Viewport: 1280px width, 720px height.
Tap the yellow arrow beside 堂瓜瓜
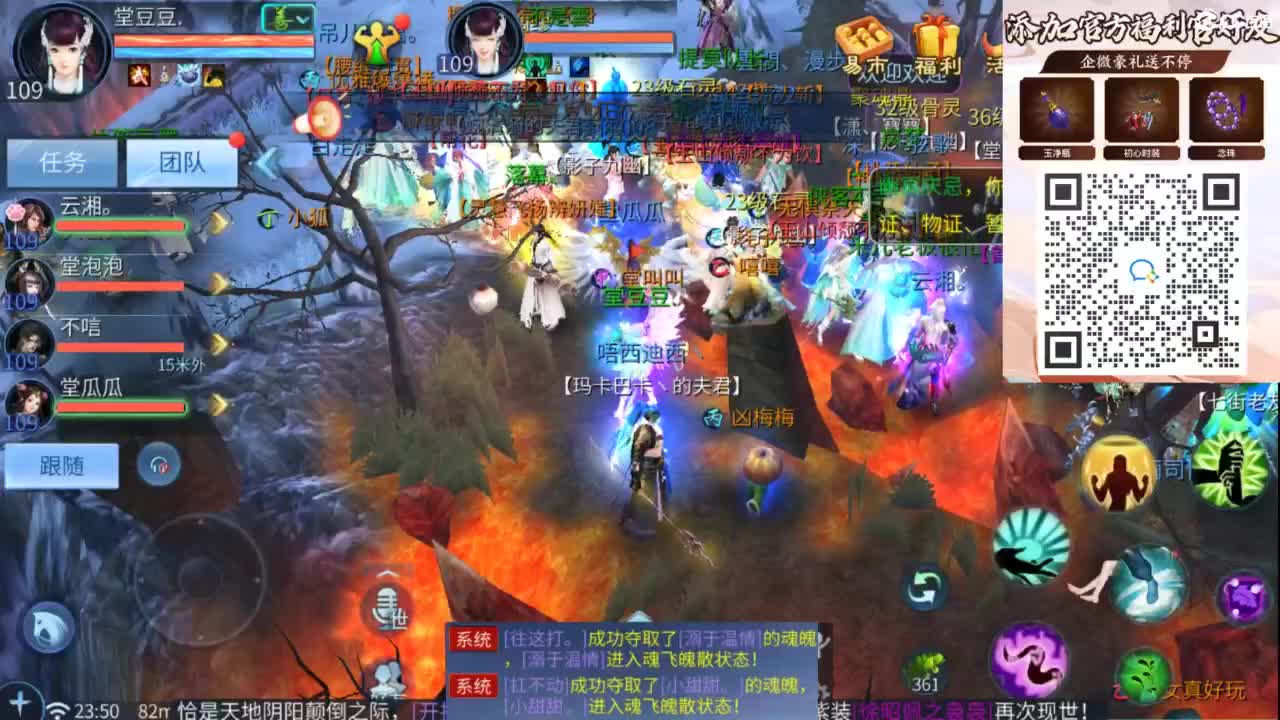click(220, 404)
